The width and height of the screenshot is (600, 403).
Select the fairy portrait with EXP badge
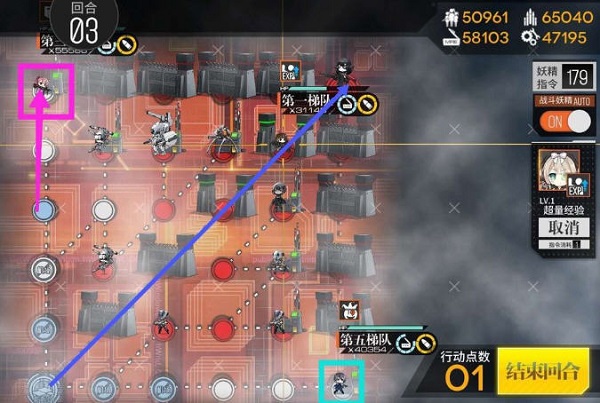click(x=562, y=170)
